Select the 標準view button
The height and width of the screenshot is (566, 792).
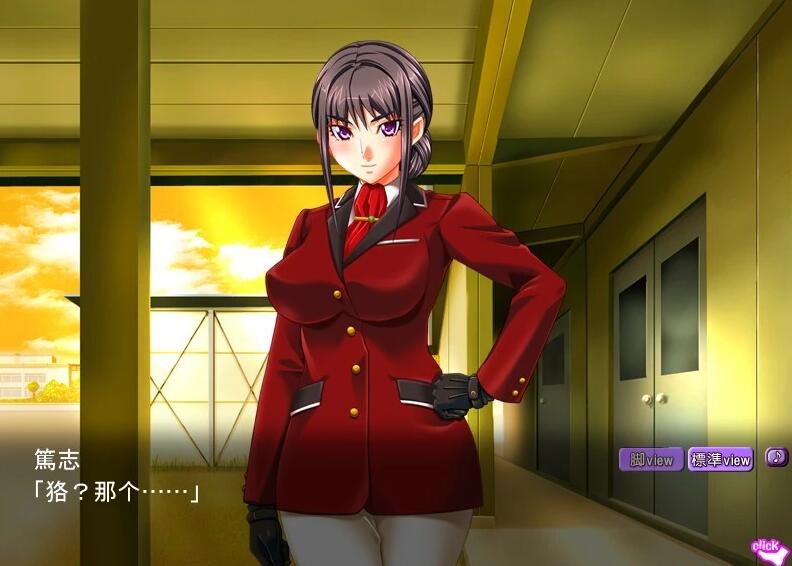[720, 460]
